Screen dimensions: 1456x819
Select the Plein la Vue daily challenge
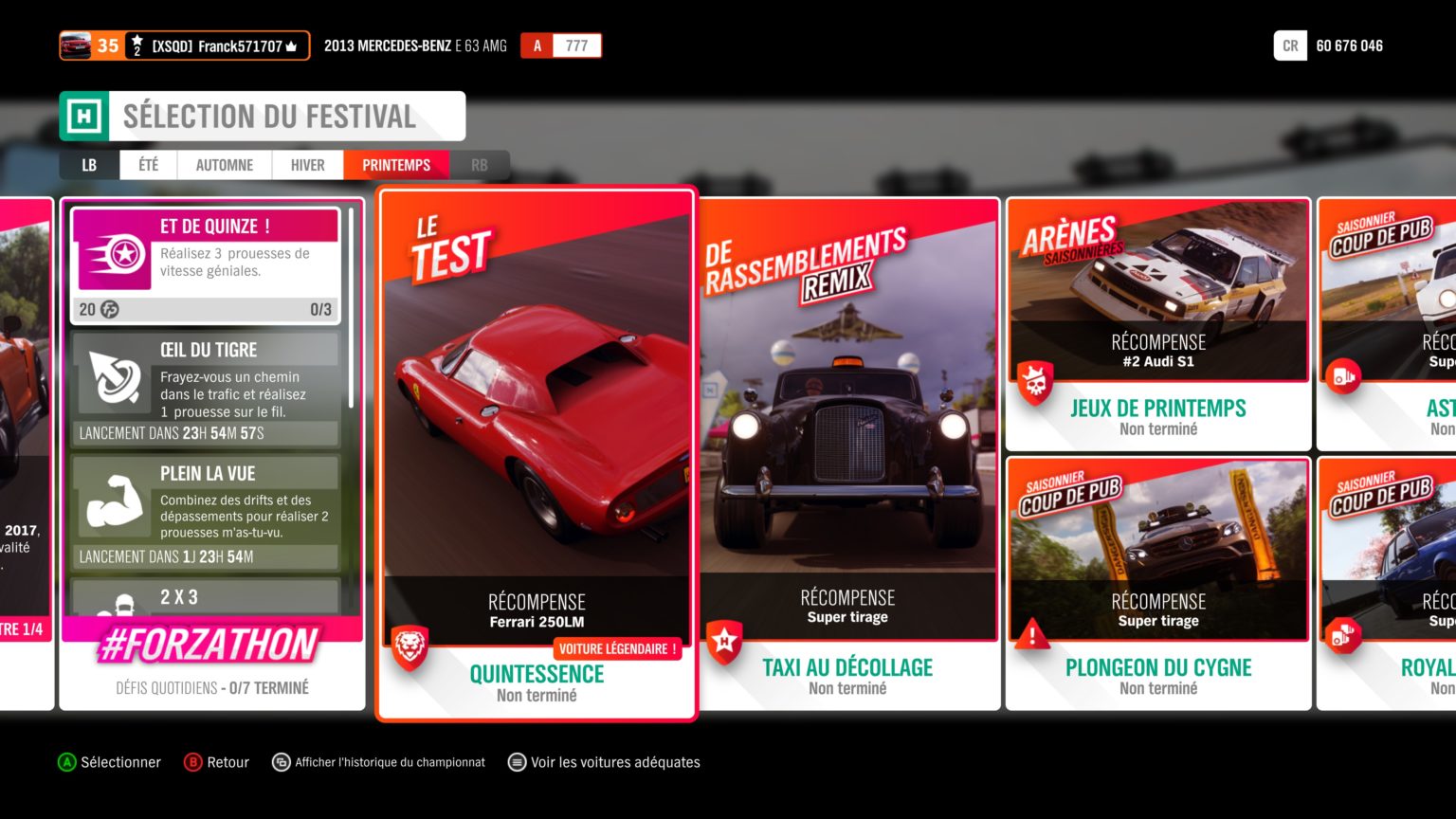206,512
